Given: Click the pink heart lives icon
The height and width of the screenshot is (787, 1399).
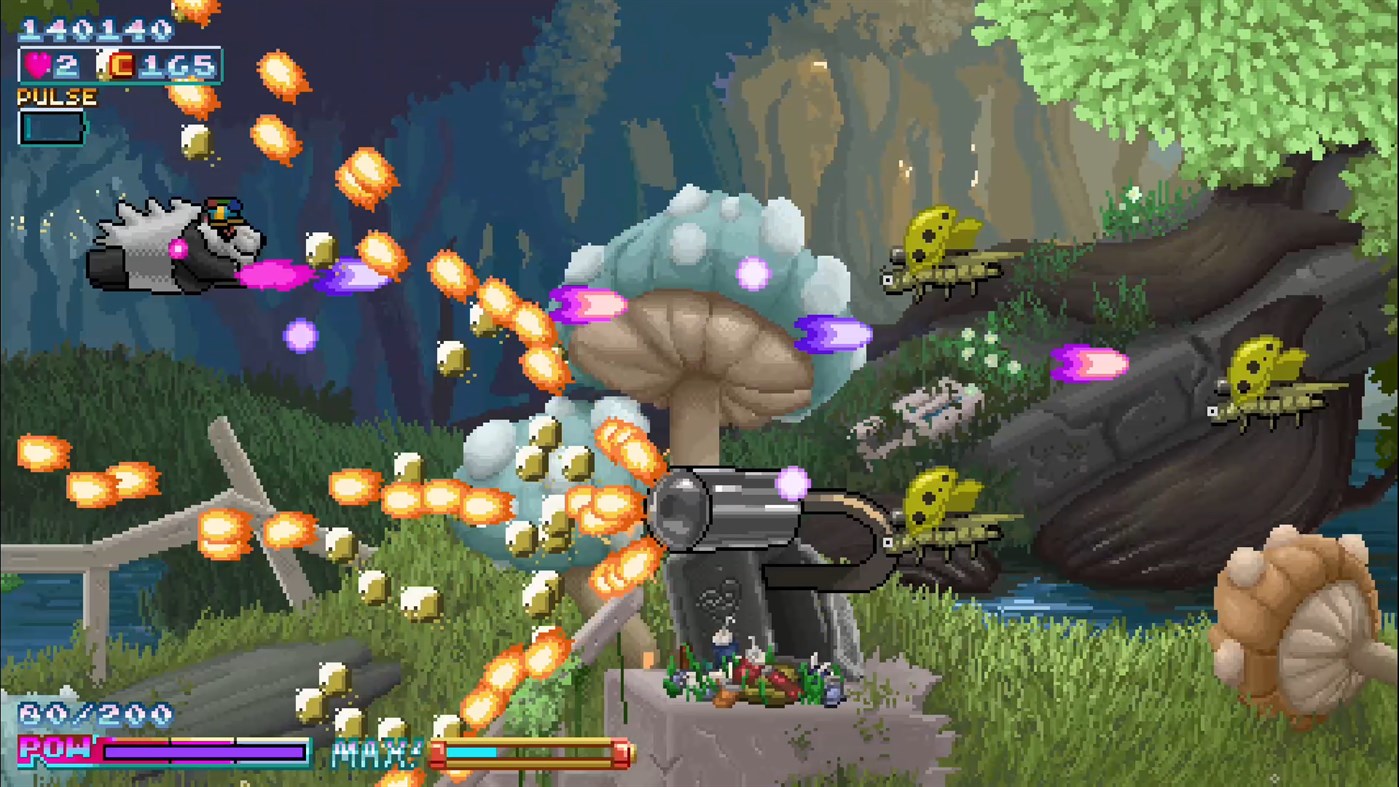Looking at the screenshot, I should click(x=36, y=65).
